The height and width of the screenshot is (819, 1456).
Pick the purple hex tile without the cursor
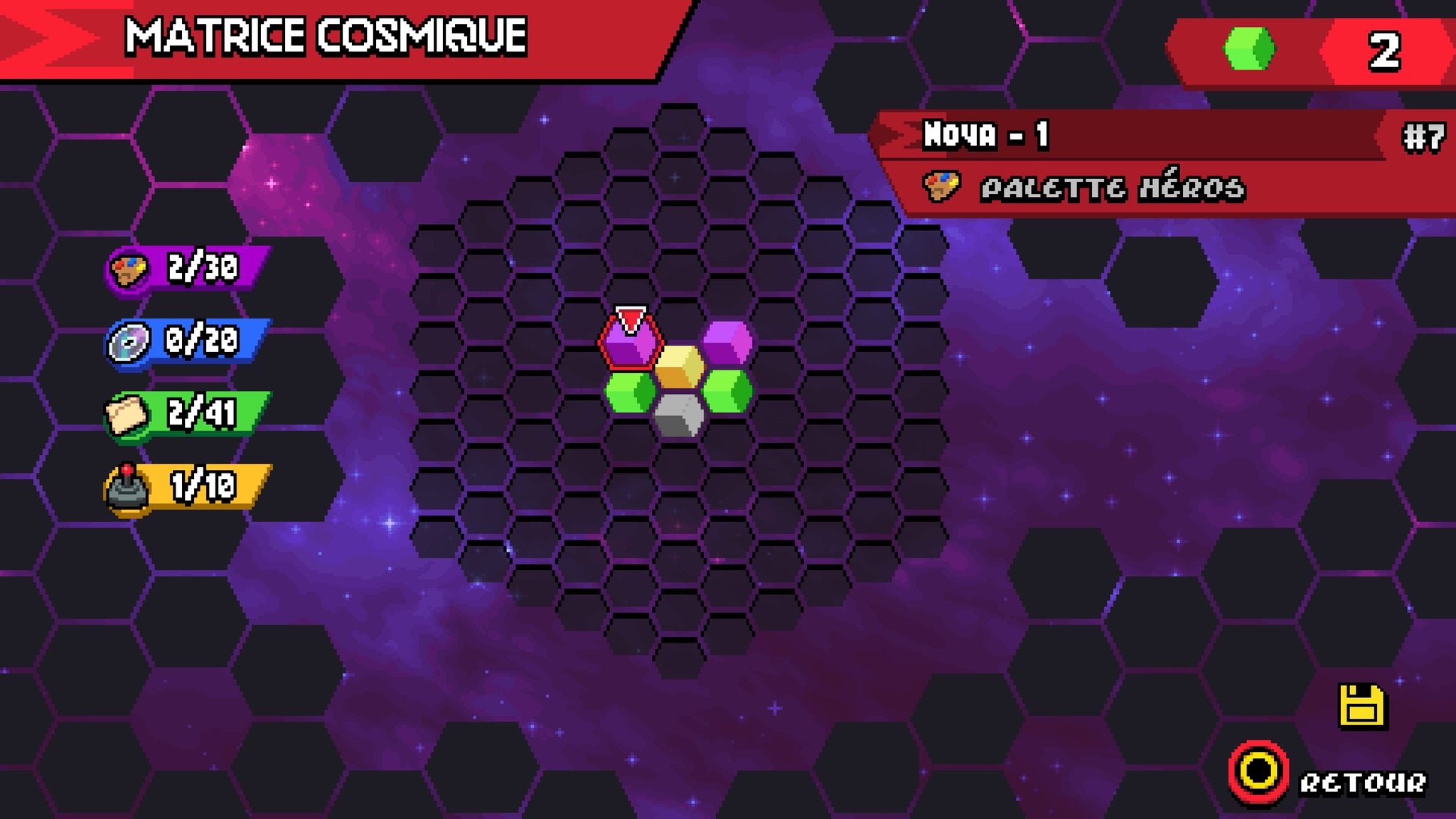pyautogui.click(x=727, y=343)
